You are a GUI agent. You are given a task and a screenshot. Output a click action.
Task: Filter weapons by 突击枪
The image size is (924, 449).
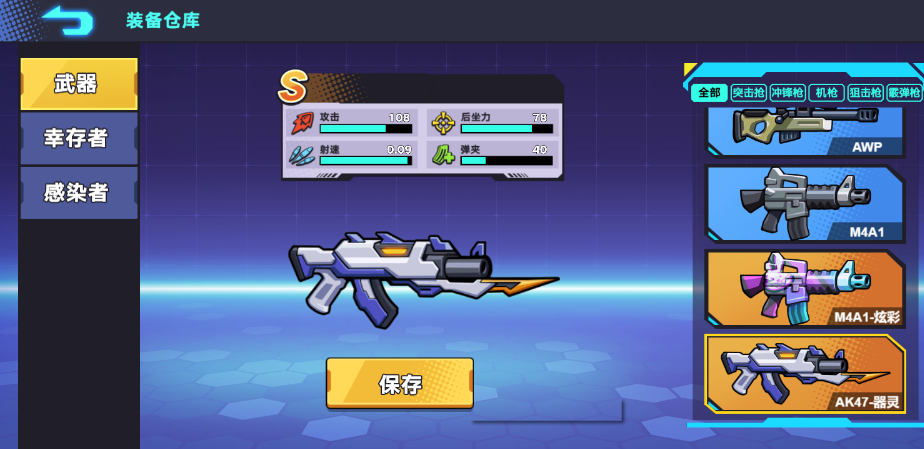point(748,93)
